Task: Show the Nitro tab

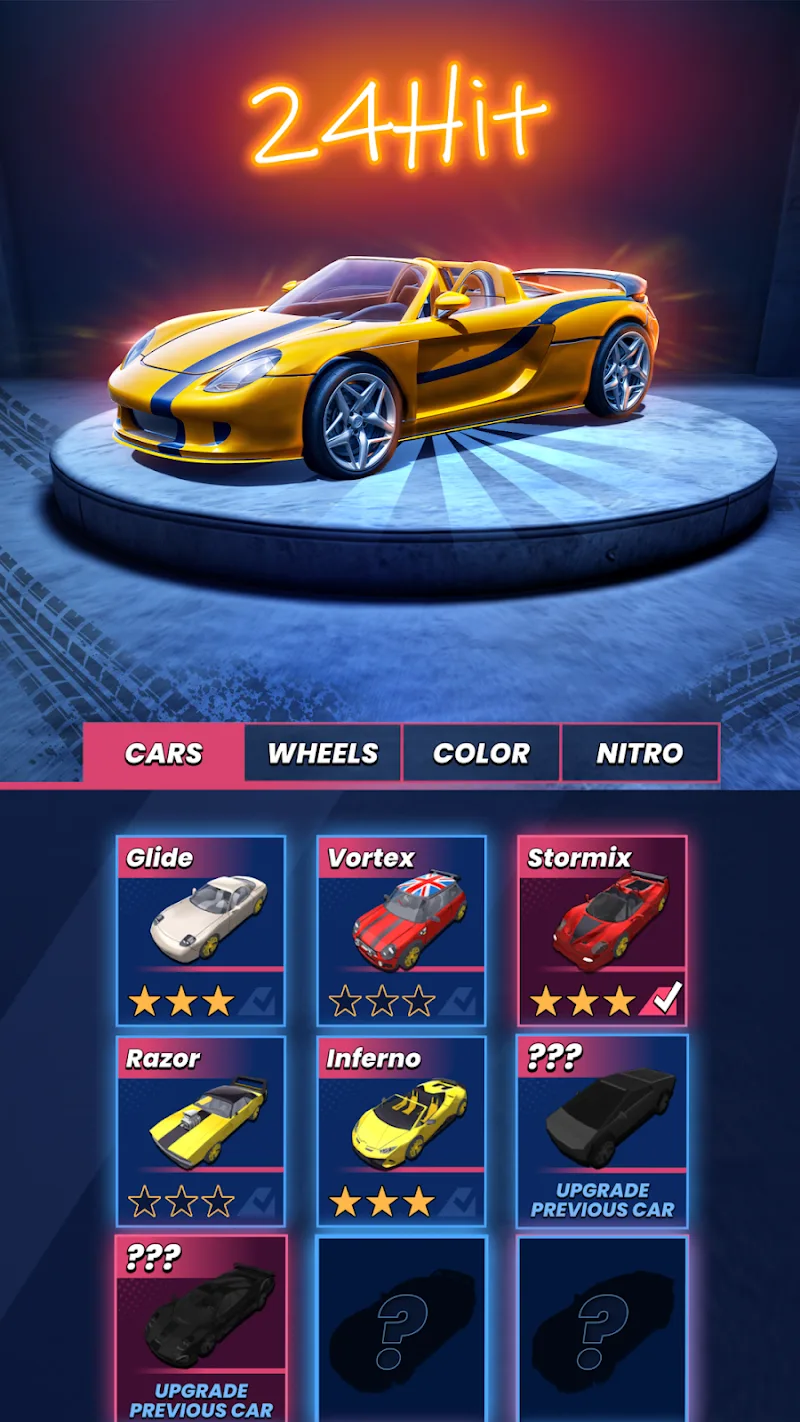Action: click(640, 753)
